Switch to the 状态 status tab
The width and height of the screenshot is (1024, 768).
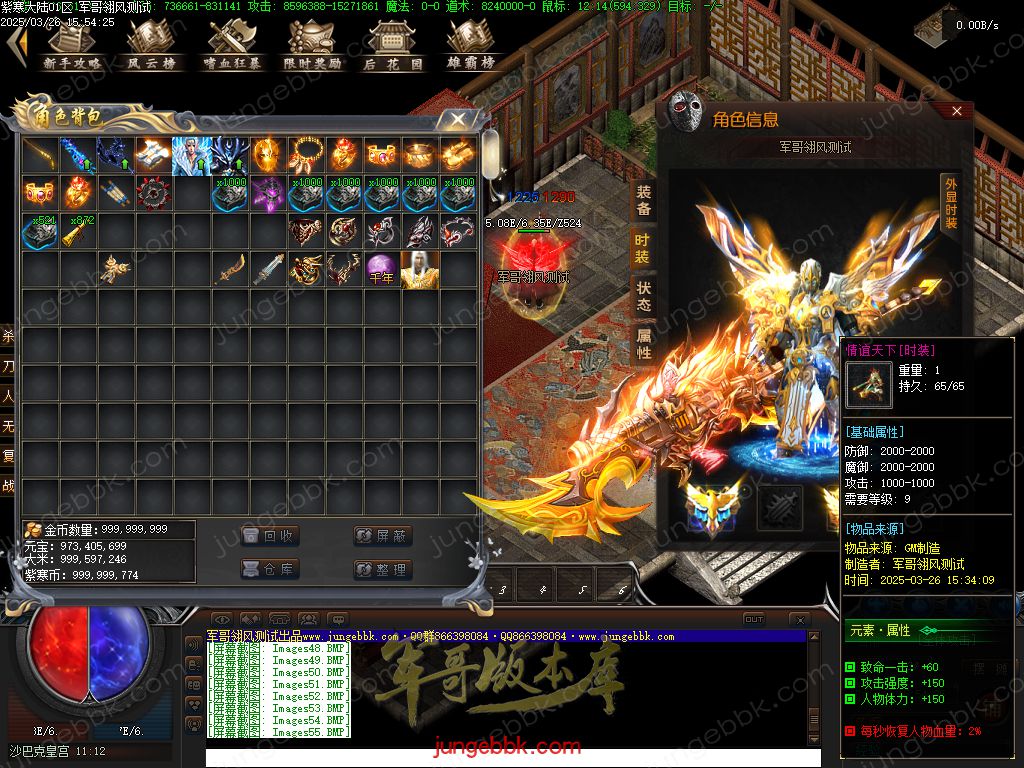[643, 295]
